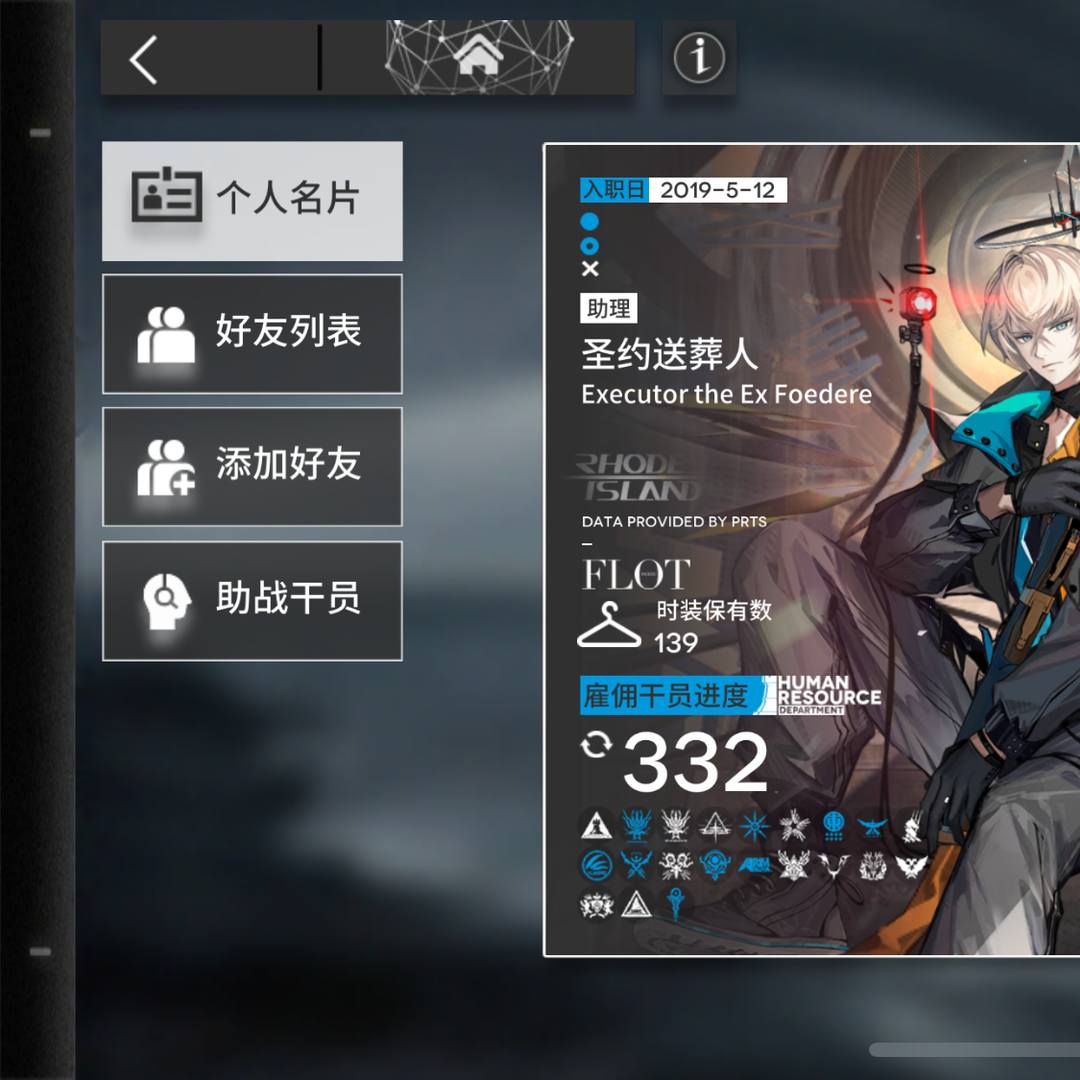Click the 助理 assistant label
The height and width of the screenshot is (1080, 1080).
pos(608,308)
